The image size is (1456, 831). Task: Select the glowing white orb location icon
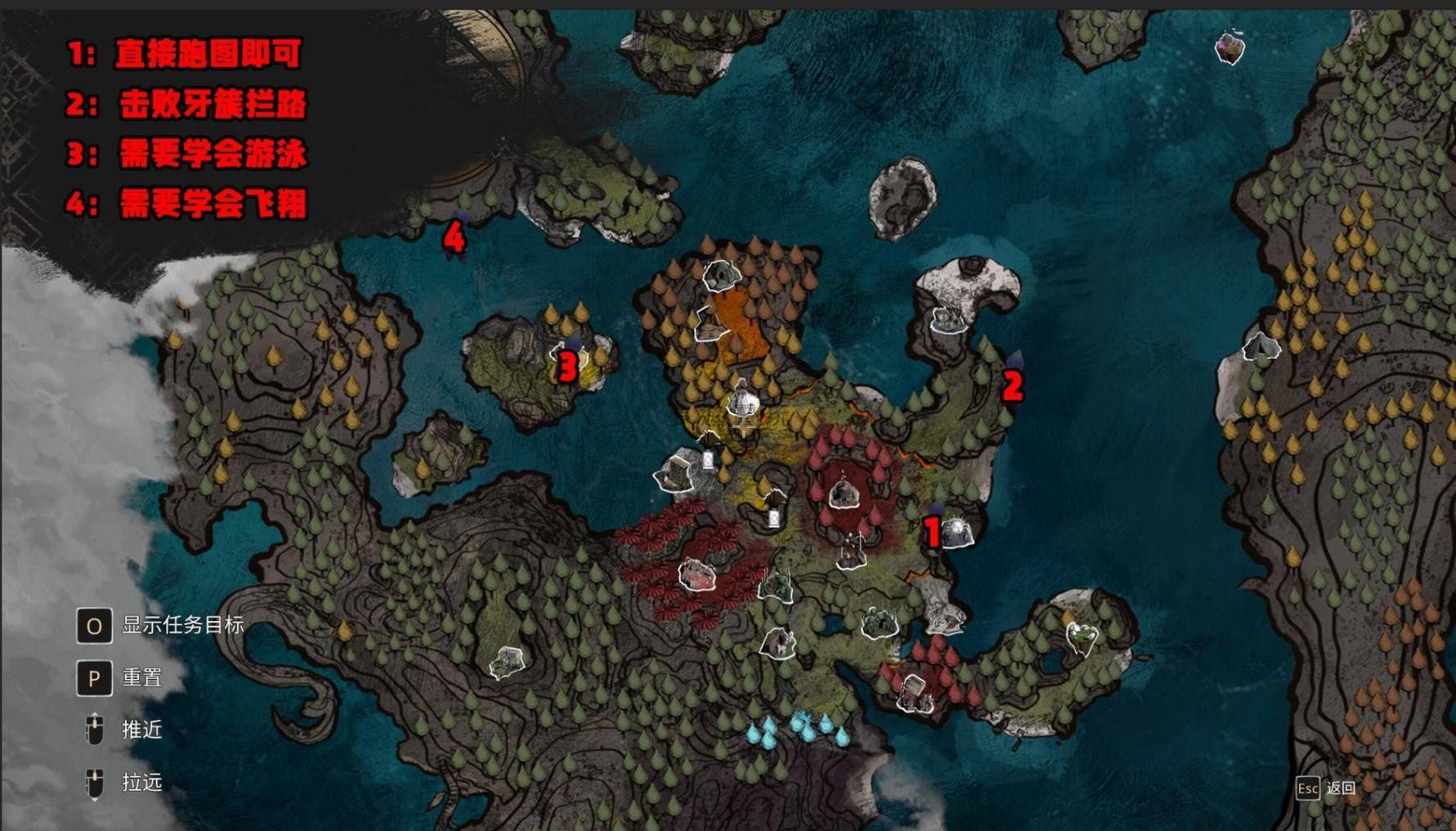pyautogui.click(x=956, y=532)
